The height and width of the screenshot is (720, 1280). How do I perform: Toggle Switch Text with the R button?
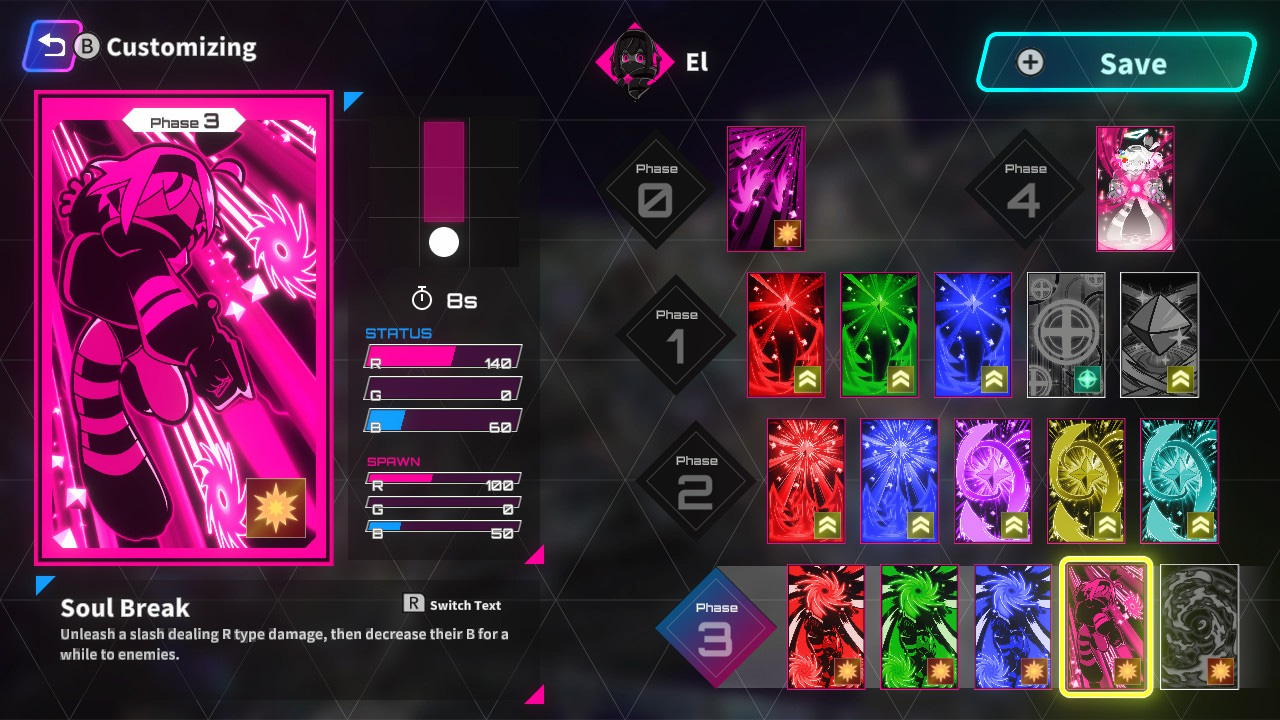[415, 604]
